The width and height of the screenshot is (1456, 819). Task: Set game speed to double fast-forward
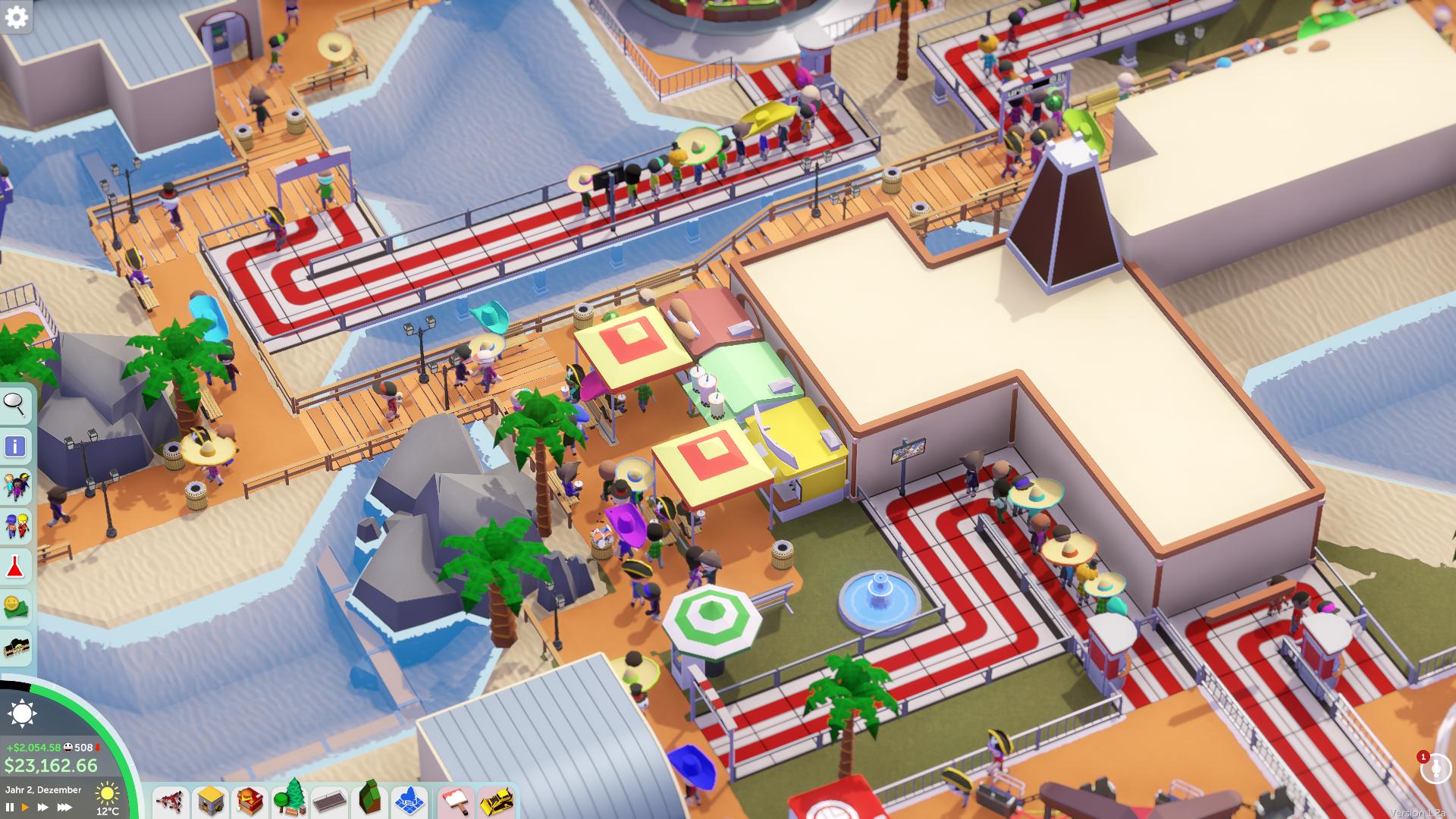click(x=43, y=808)
